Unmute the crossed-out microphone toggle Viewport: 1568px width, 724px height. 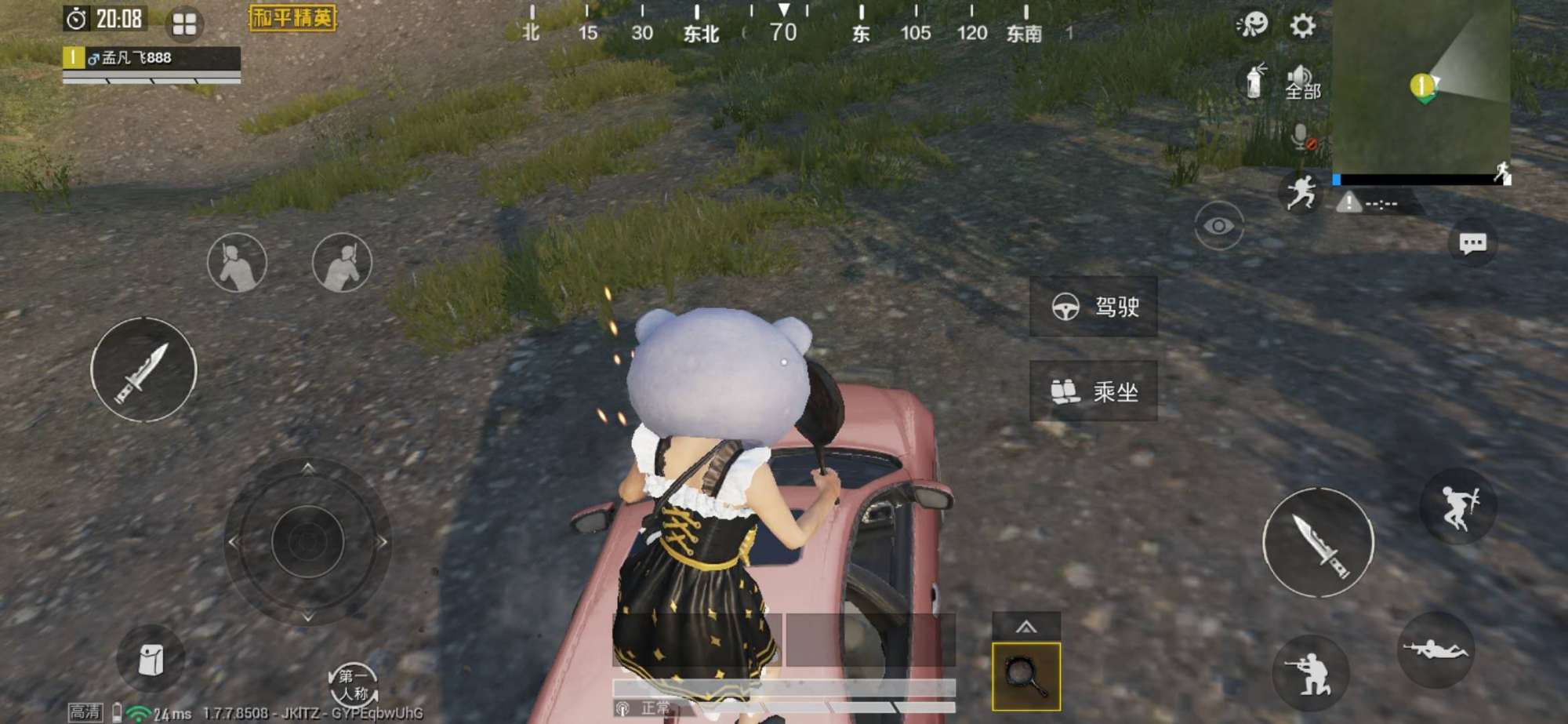click(x=1301, y=139)
